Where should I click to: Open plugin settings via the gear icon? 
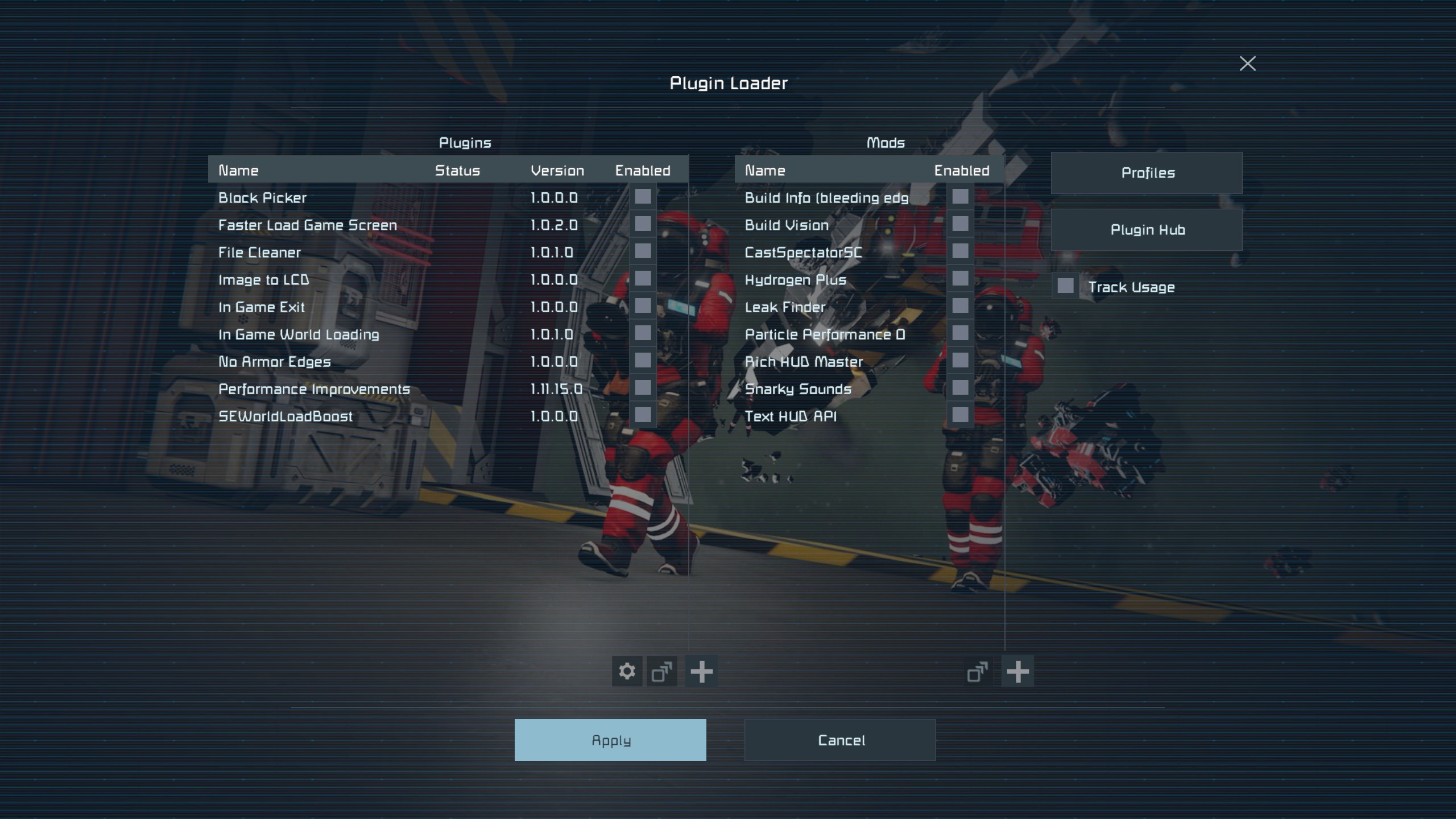[627, 672]
